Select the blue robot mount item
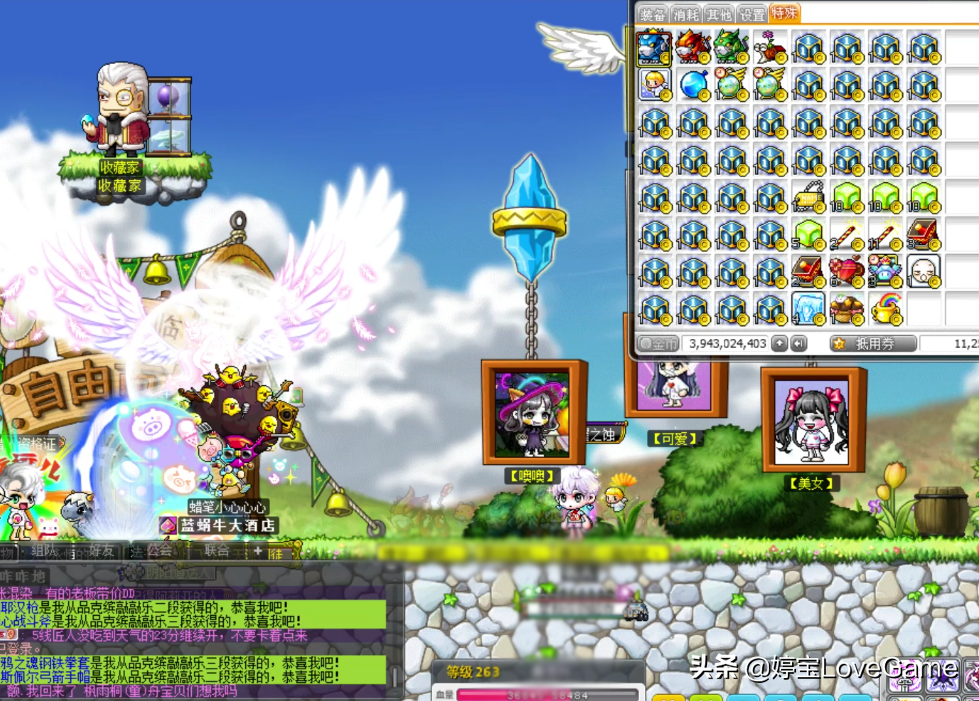Screen dimensions: 979x701 point(654,47)
